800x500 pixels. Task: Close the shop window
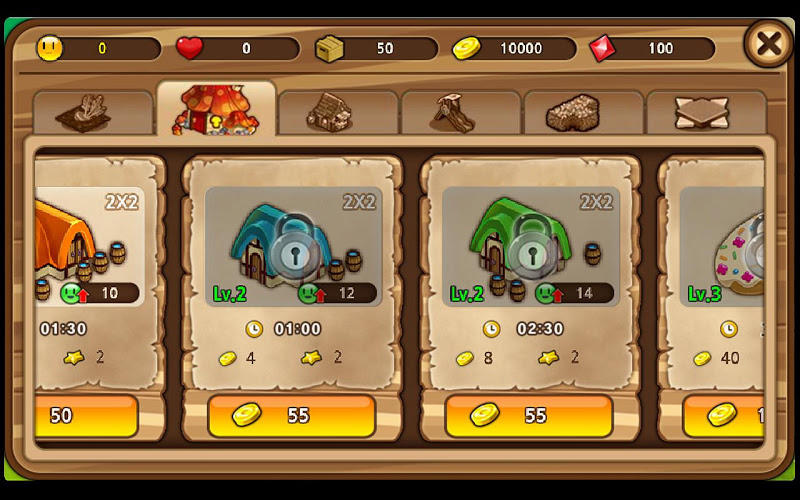click(x=768, y=44)
